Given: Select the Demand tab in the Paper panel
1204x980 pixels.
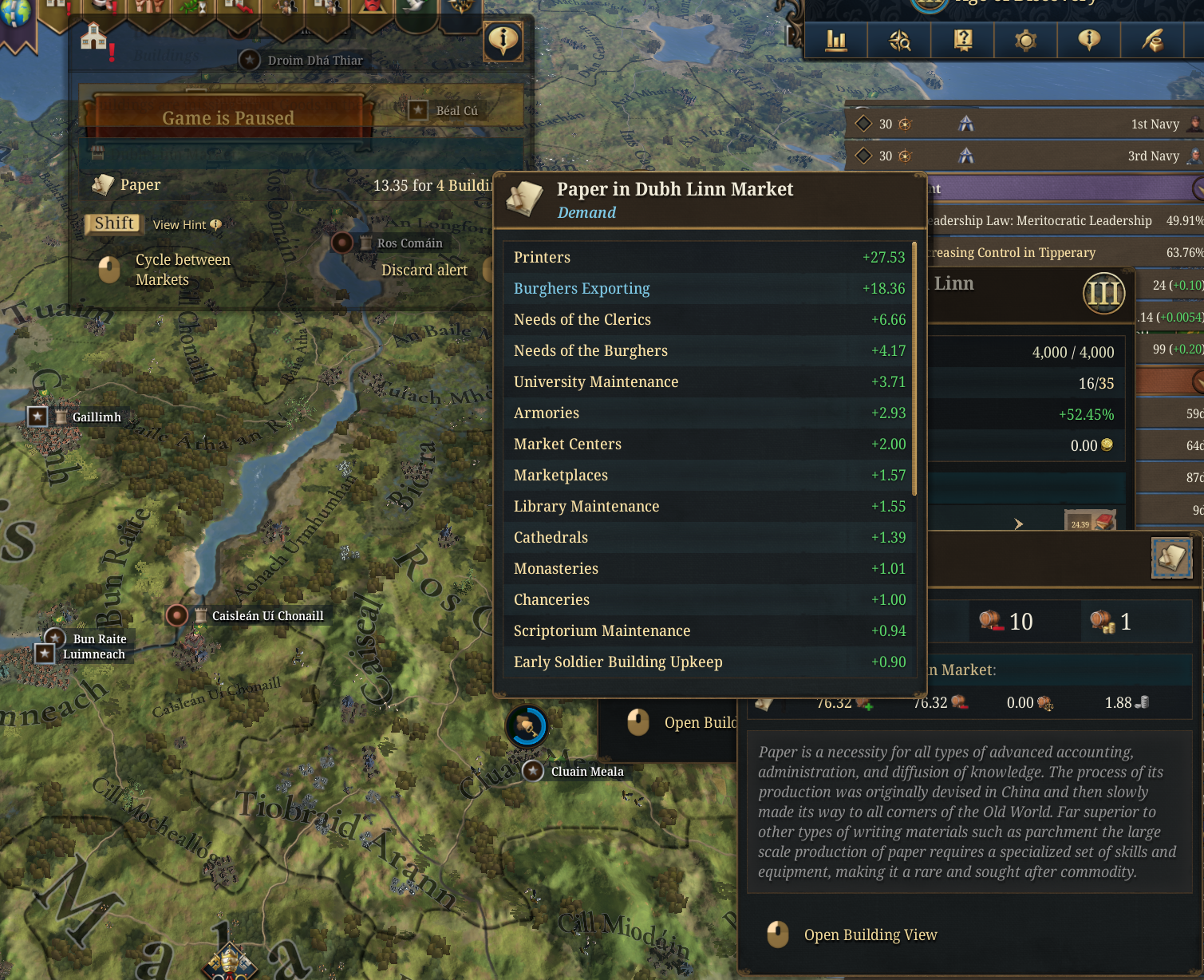Looking at the screenshot, I should click(x=586, y=212).
